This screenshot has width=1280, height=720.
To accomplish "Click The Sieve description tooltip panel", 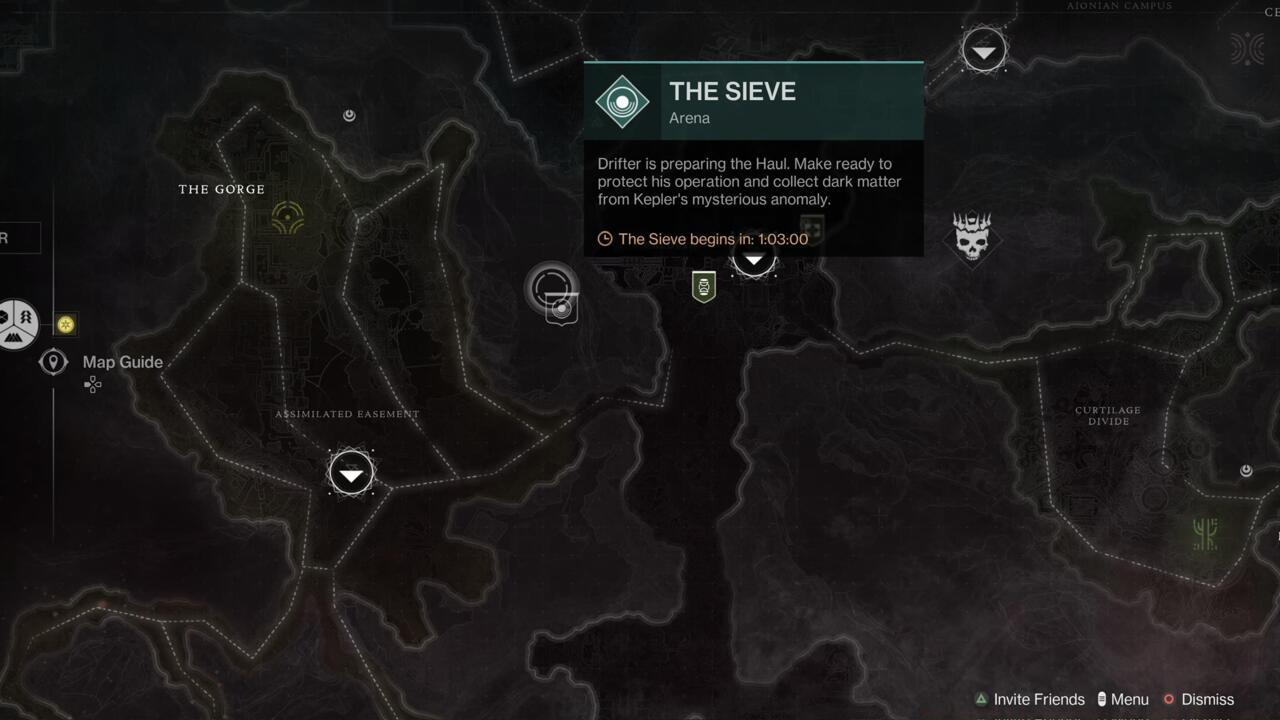I will click(750, 182).
